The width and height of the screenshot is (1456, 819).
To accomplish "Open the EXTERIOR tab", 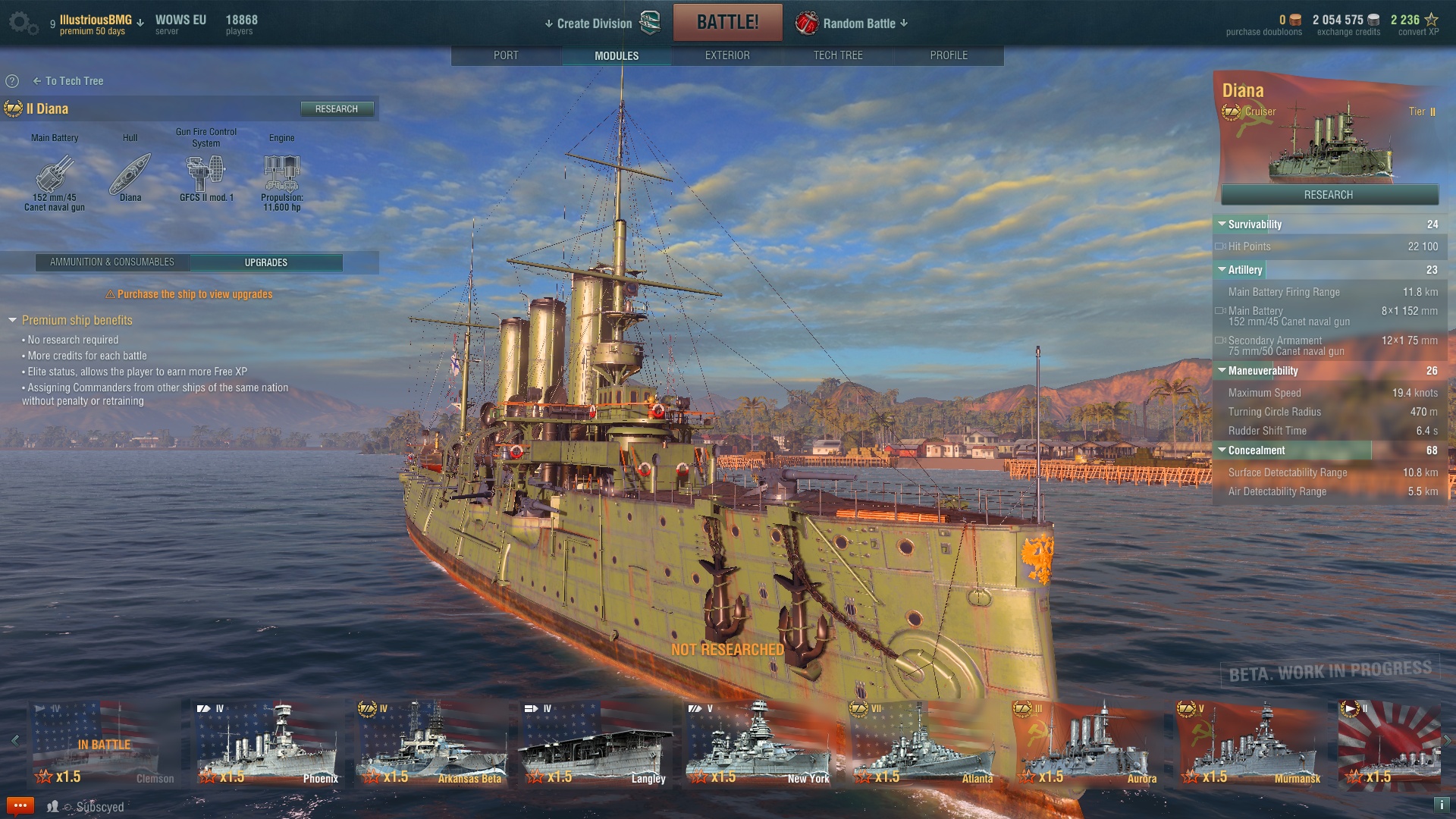I will click(x=726, y=55).
